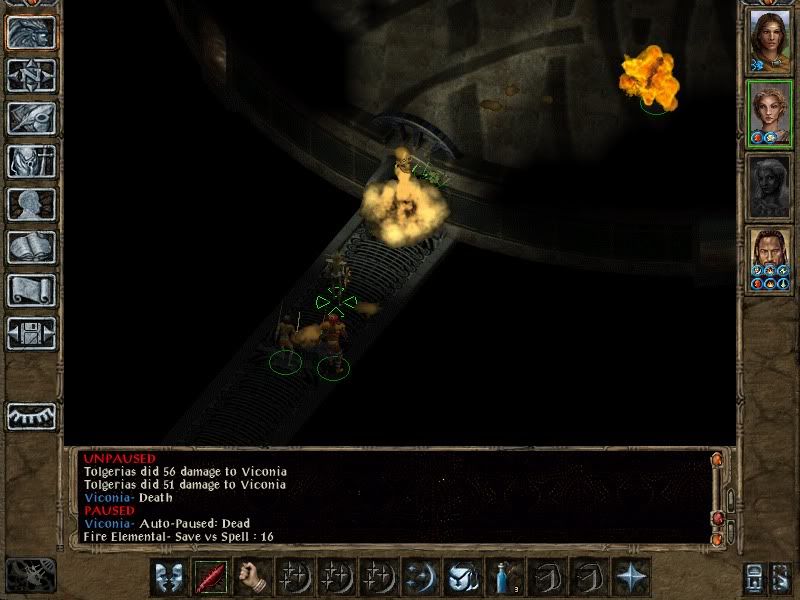Open the area map with compass icon
The height and width of the screenshot is (600, 800).
[31, 76]
